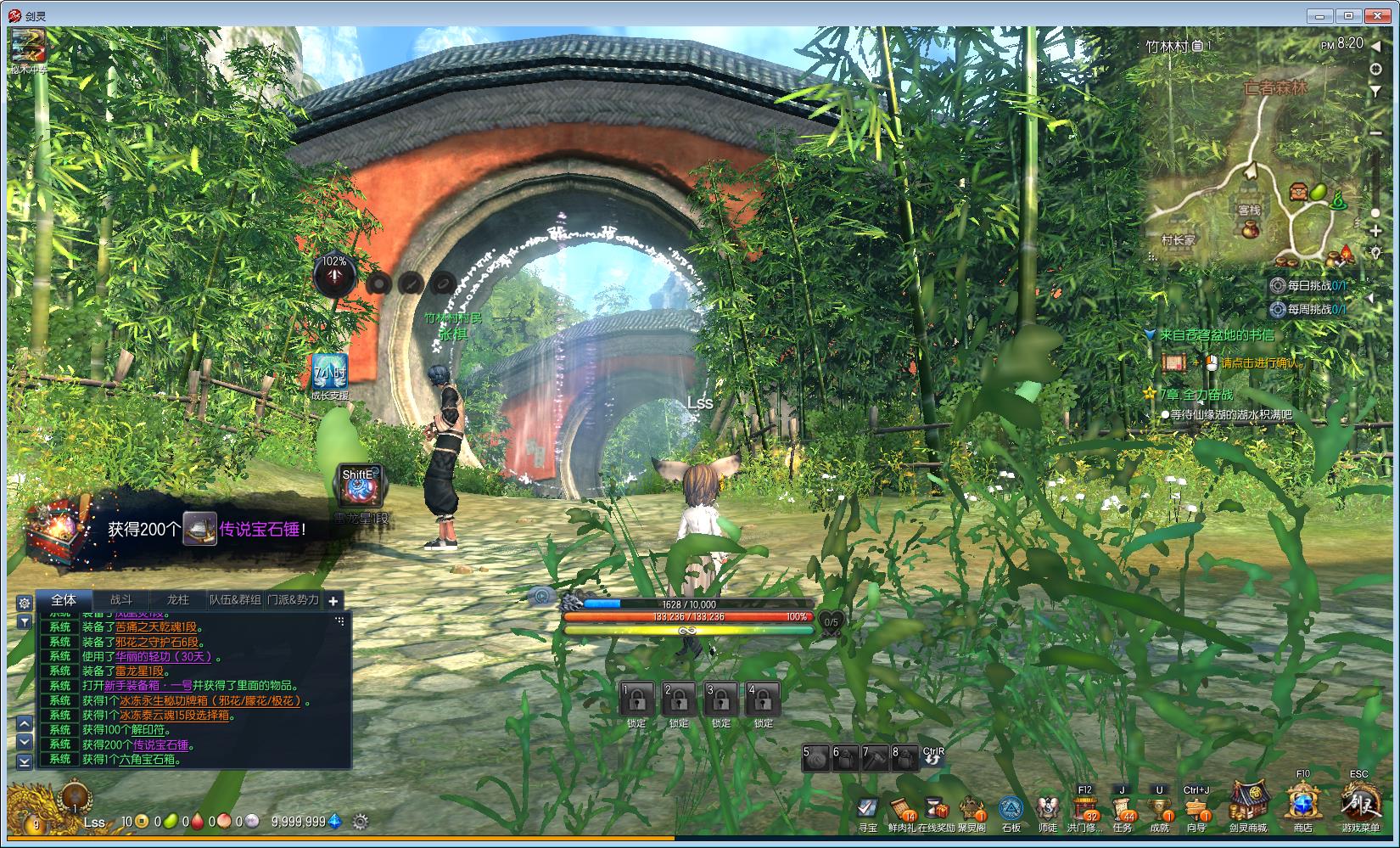Open the 剑灵商城 store building icon
The height and width of the screenshot is (848, 1400).
1248,803
